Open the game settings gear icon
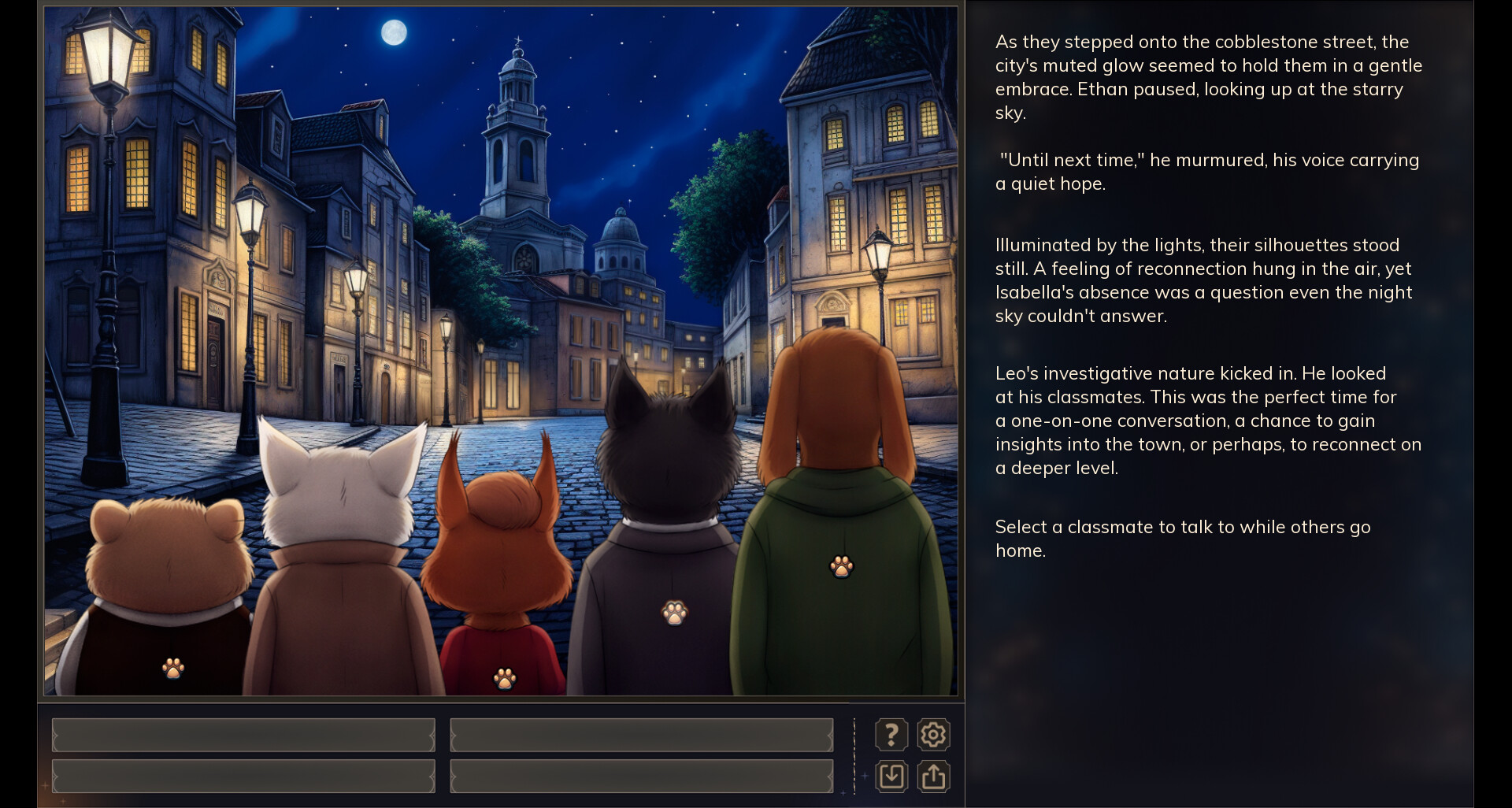 (933, 734)
